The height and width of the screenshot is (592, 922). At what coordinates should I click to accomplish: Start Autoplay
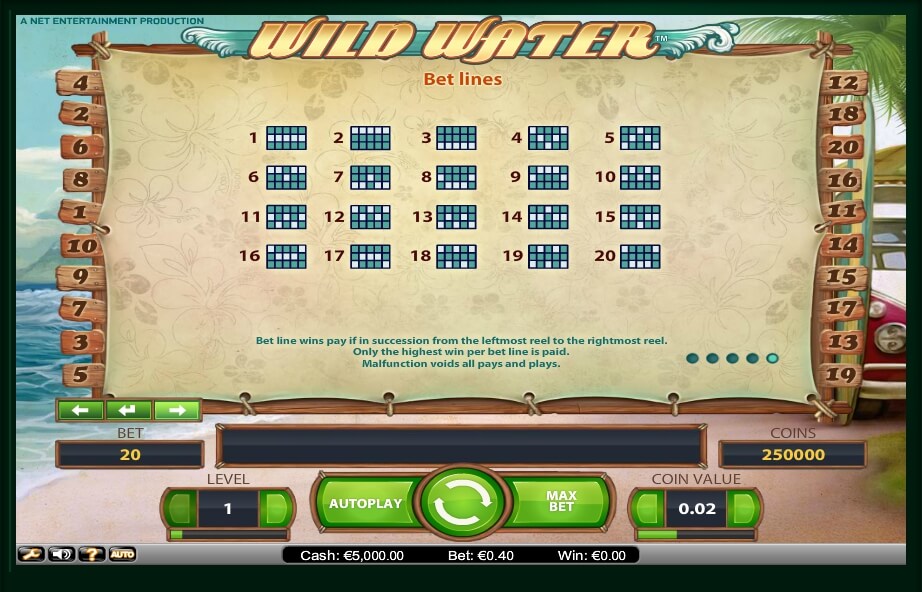tap(365, 503)
